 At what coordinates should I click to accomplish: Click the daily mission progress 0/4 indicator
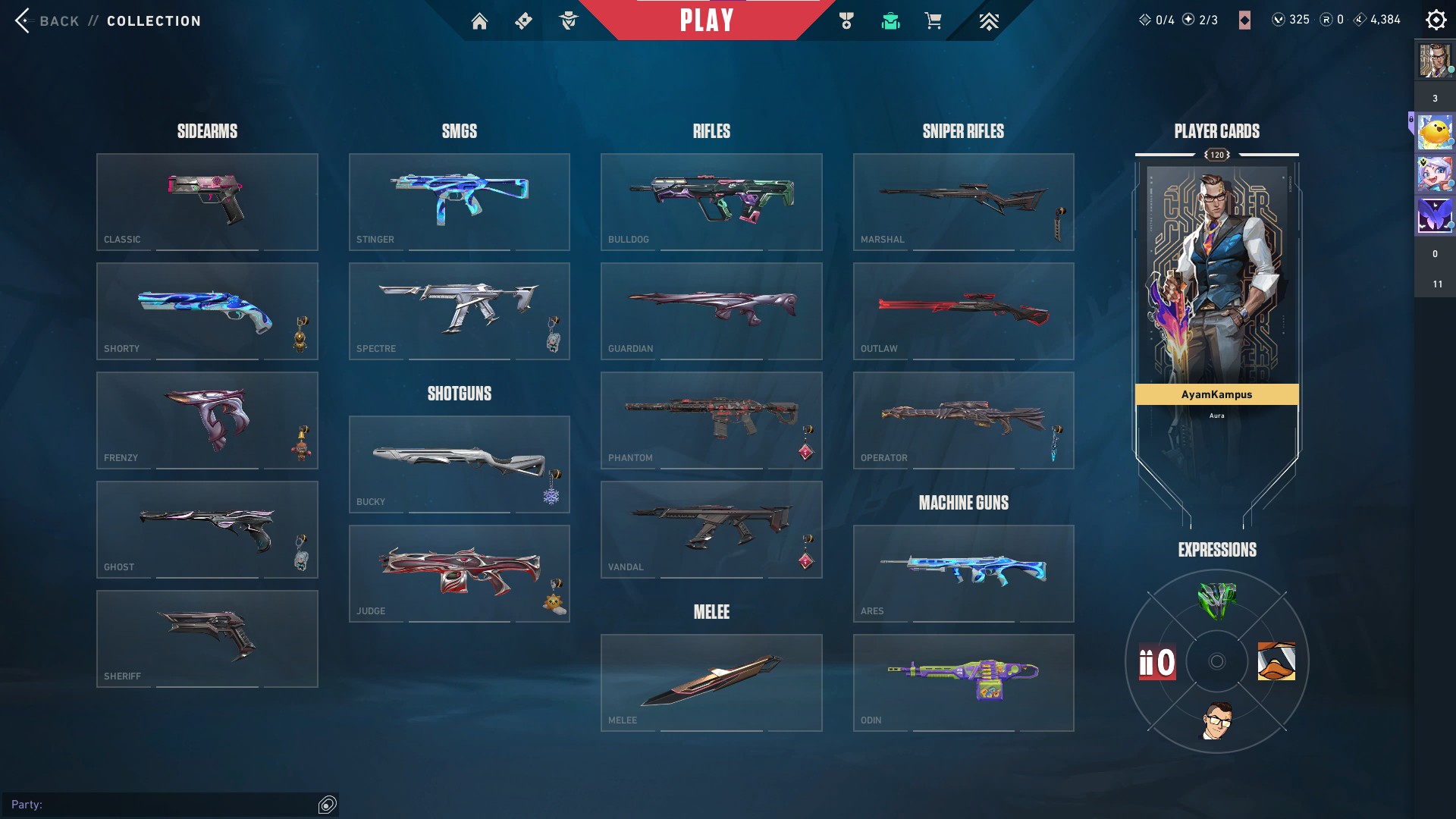1158,19
